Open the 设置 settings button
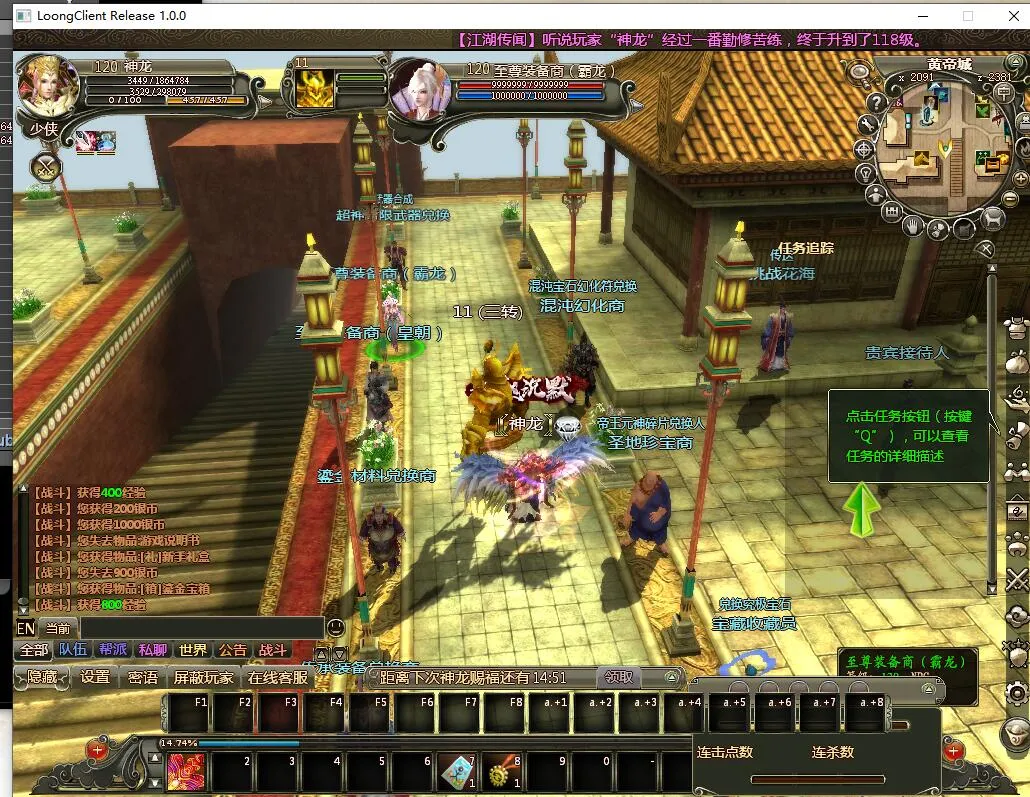 [x=95, y=677]
